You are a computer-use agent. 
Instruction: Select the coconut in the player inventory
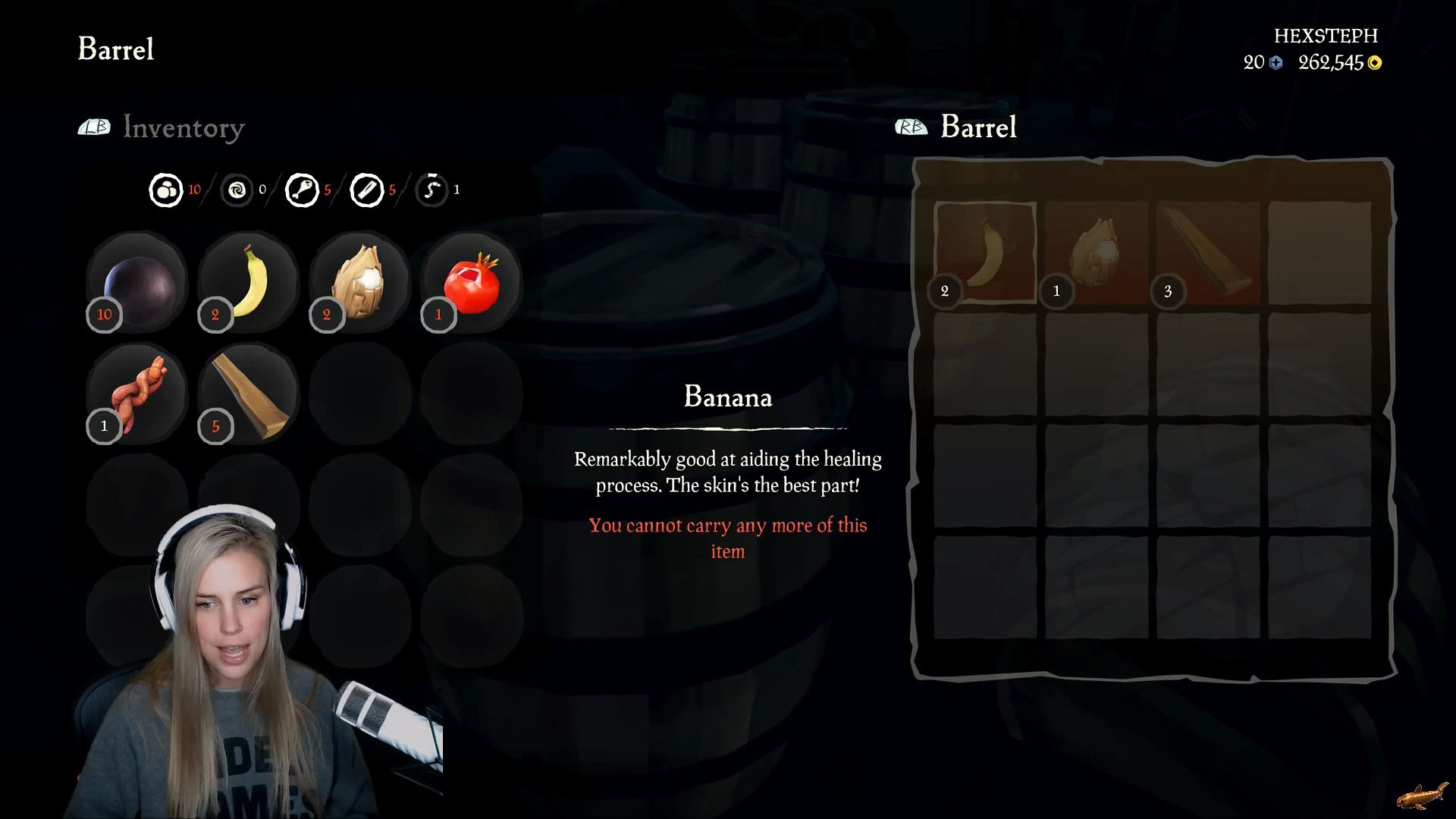point(360,282)
